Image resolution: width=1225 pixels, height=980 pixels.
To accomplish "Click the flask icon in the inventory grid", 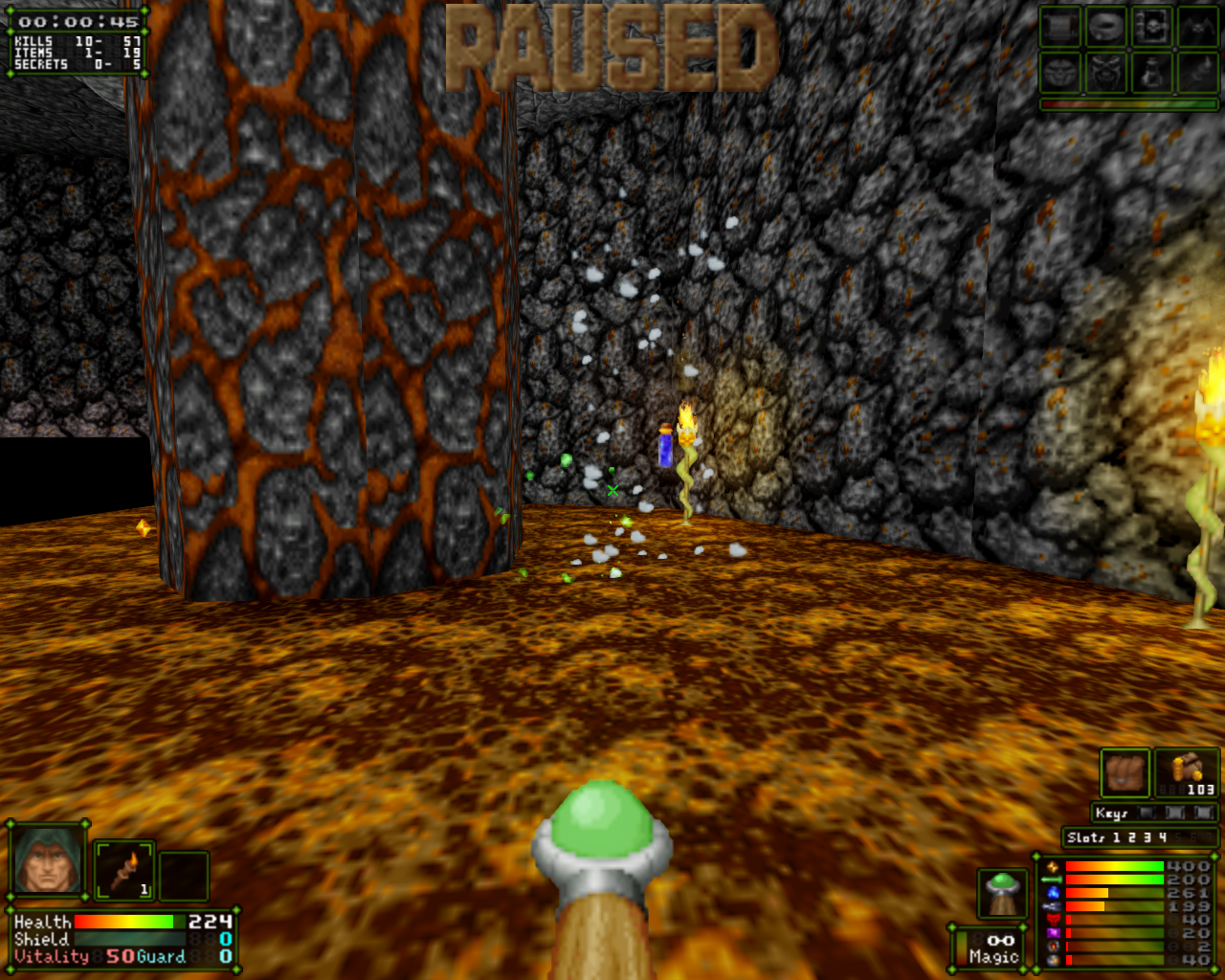I will coord(1152,72).
